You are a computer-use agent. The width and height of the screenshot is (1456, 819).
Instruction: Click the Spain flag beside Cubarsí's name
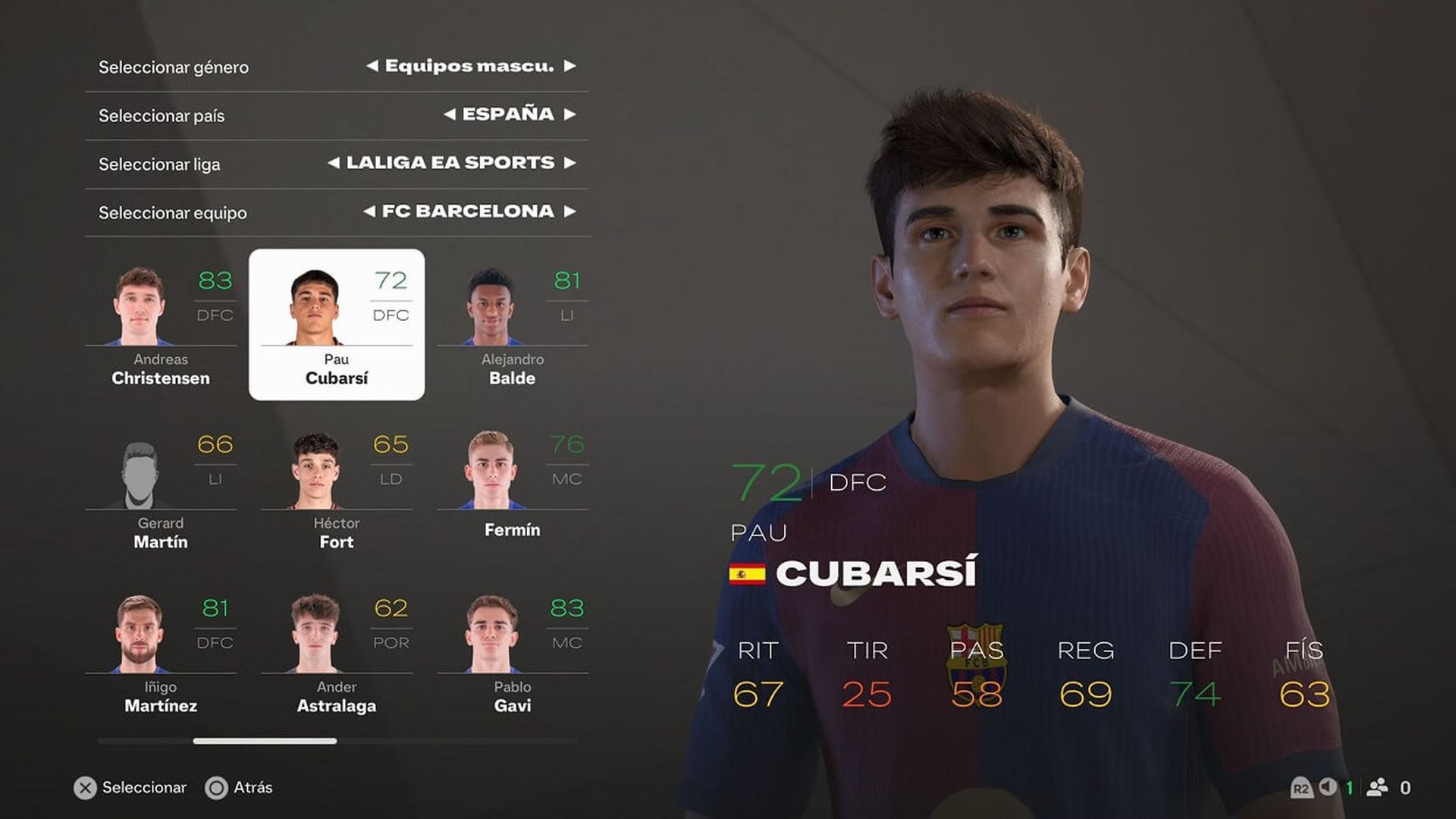[x=747, y=574]
